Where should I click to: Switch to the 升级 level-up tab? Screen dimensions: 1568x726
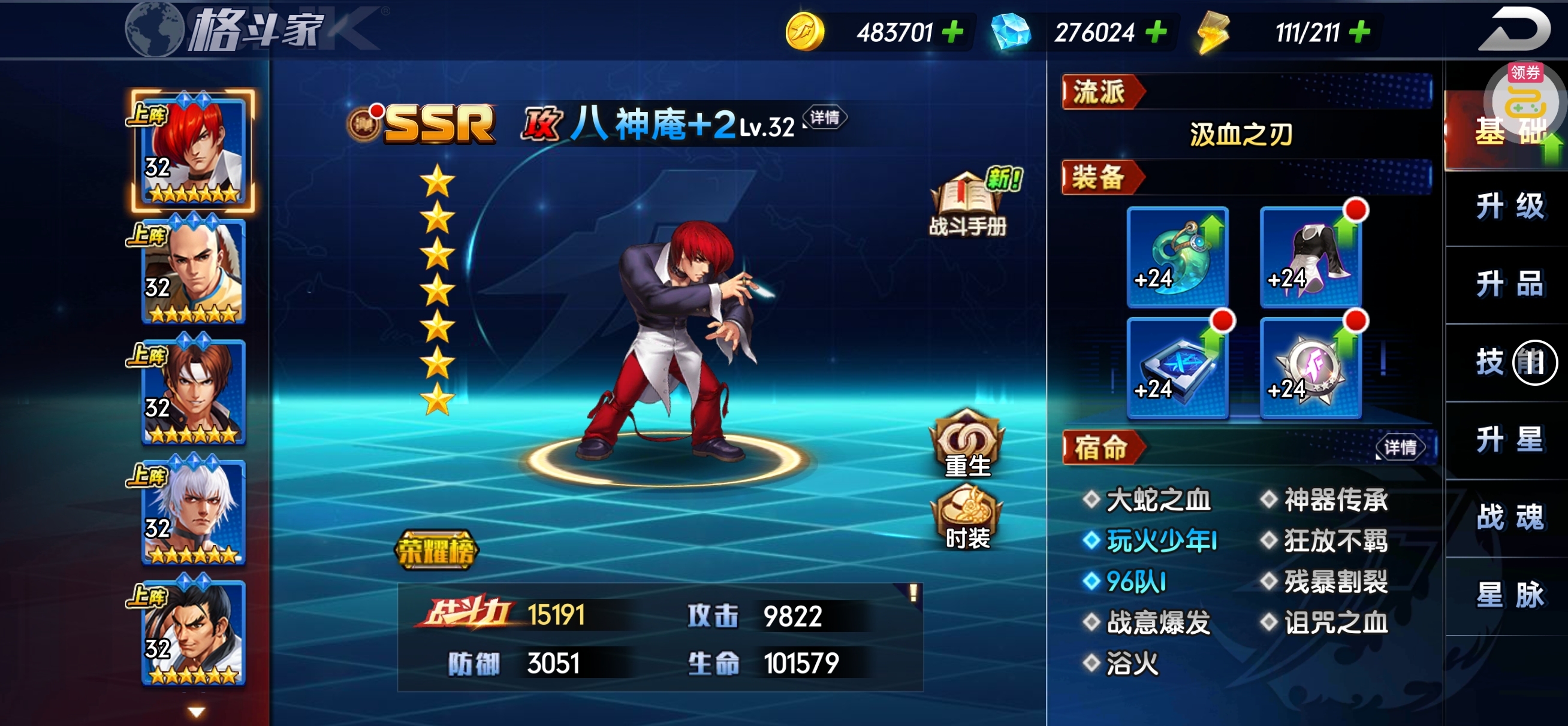pos(1509,206)
